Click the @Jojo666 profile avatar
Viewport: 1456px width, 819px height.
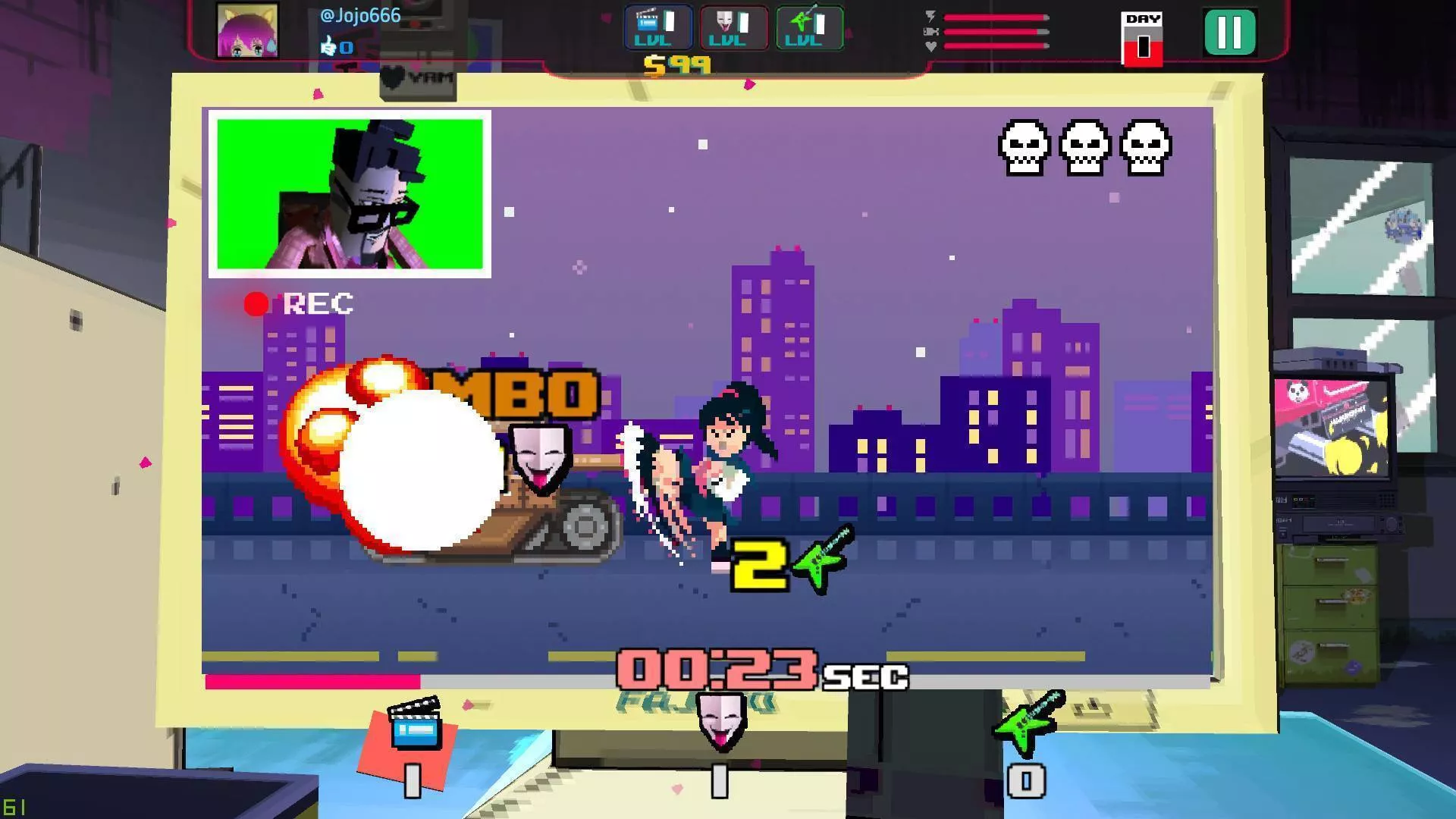coord(247,31)
